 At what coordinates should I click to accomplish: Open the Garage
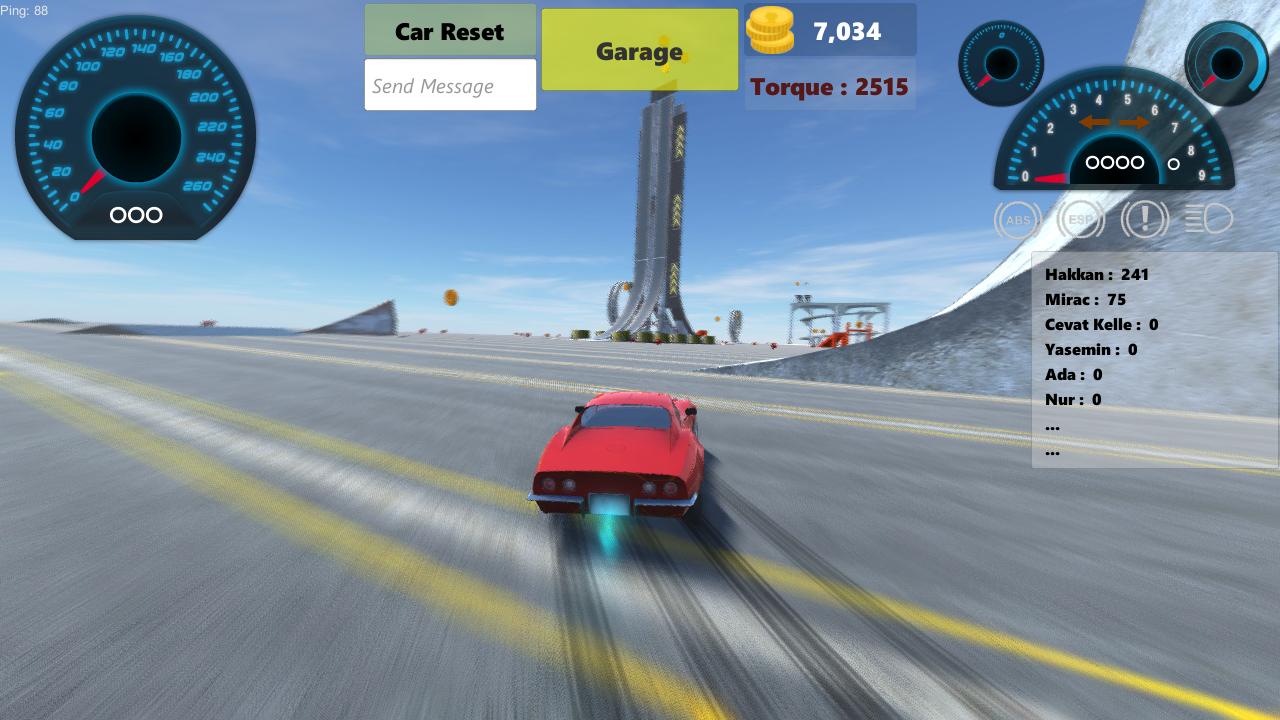(639, 50)
